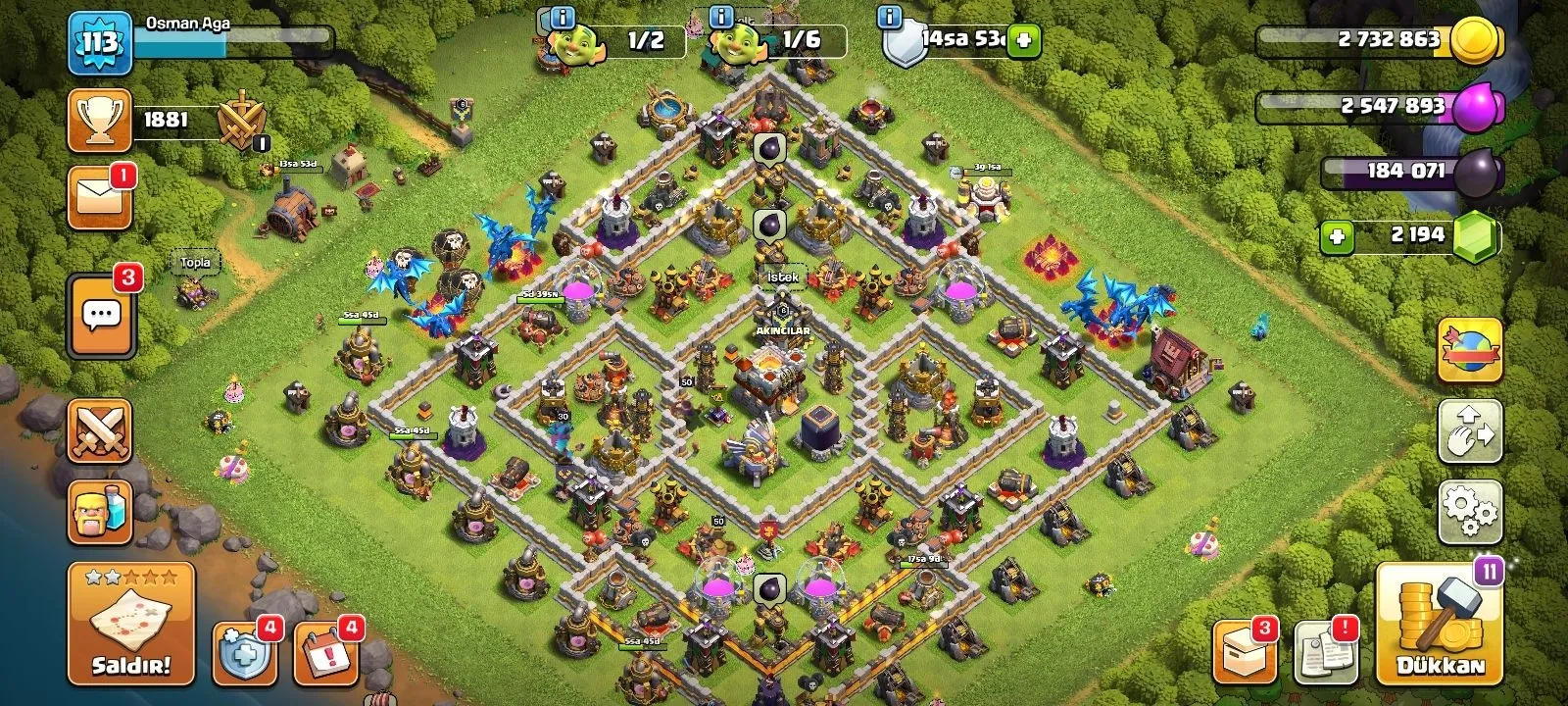Screen dimensions: 1568x706
Task: Open the mail inbox
Action: [x=100, y=198]
